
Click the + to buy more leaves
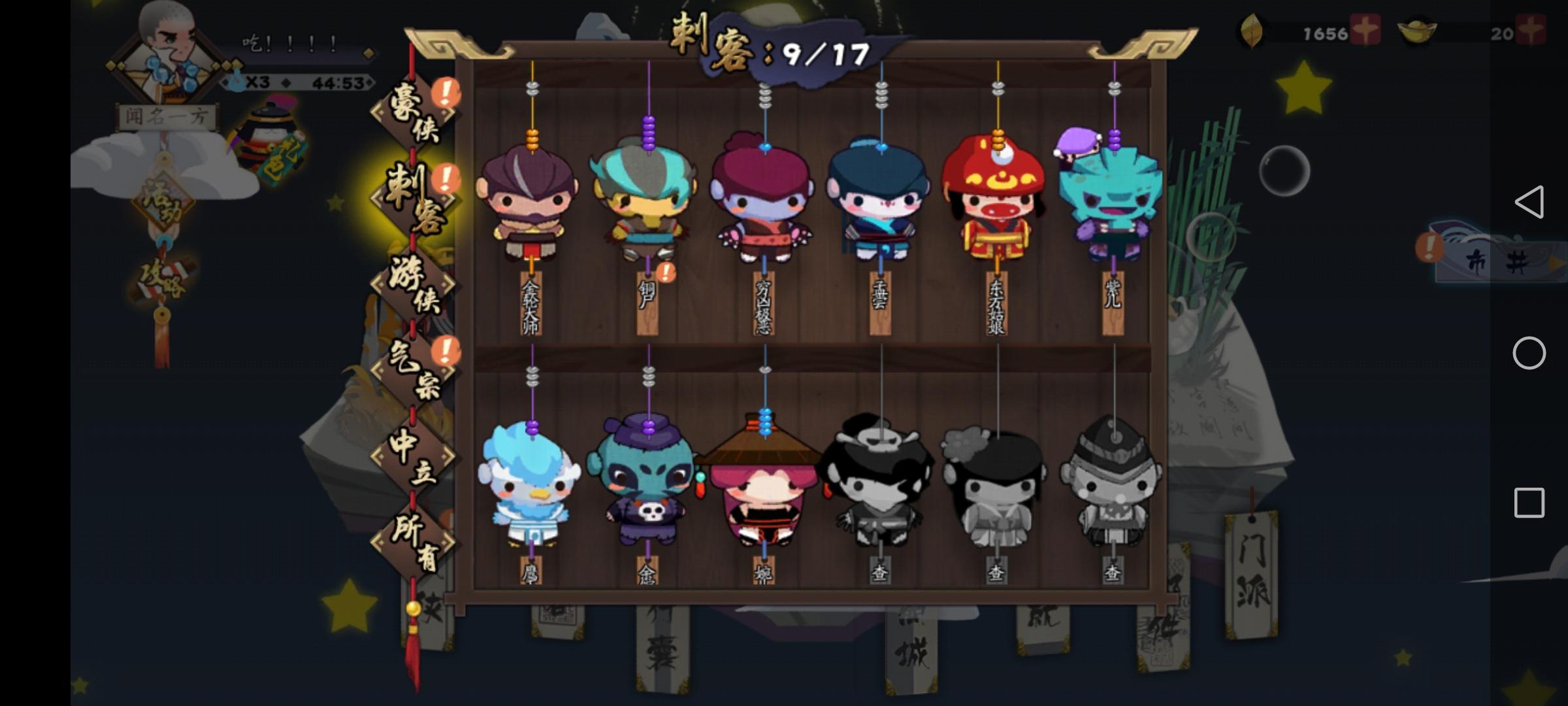coord(1365,29)
